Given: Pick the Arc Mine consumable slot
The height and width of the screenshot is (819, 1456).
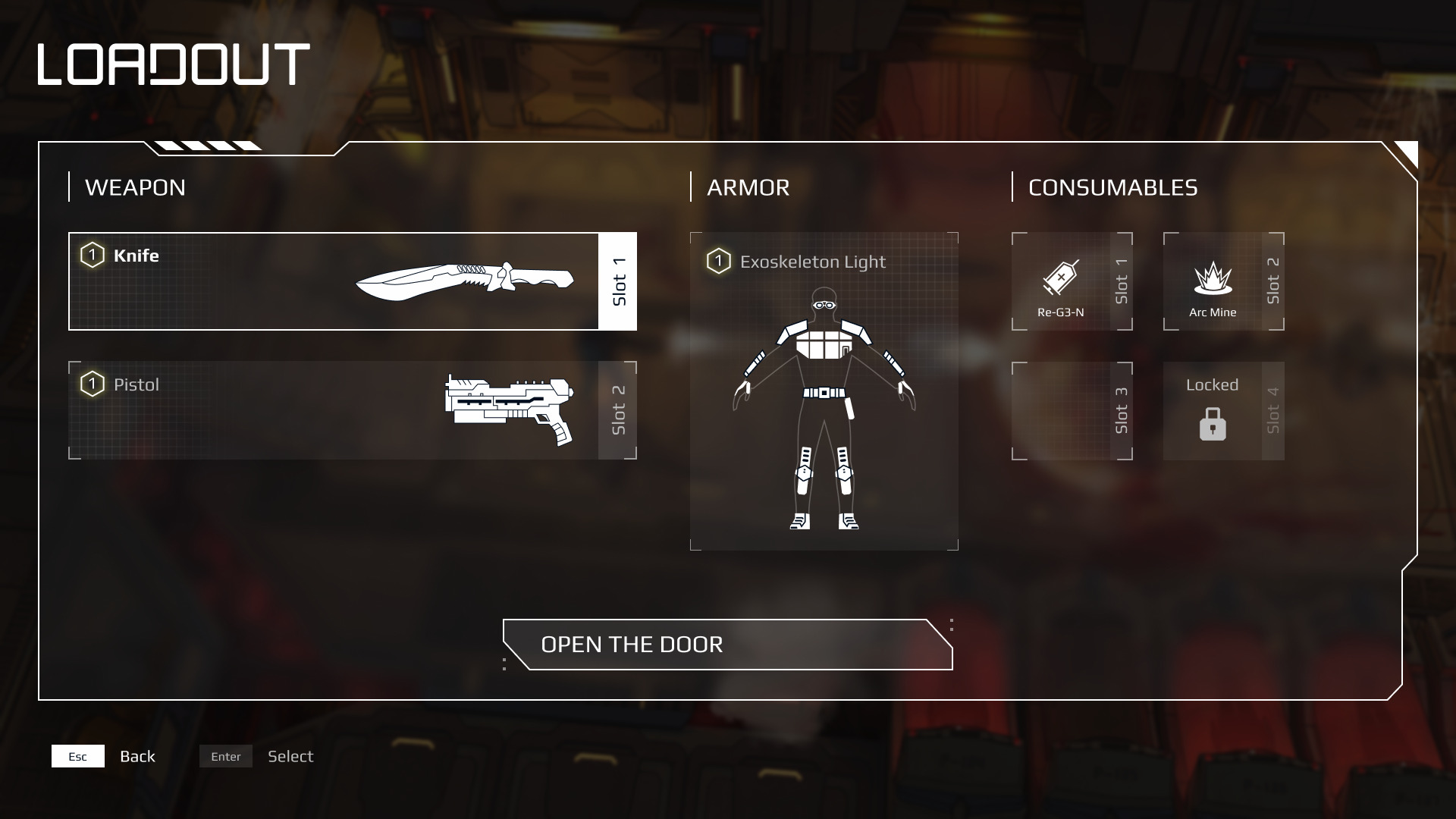Looking at the screenshot, I should click(1222, 281).
